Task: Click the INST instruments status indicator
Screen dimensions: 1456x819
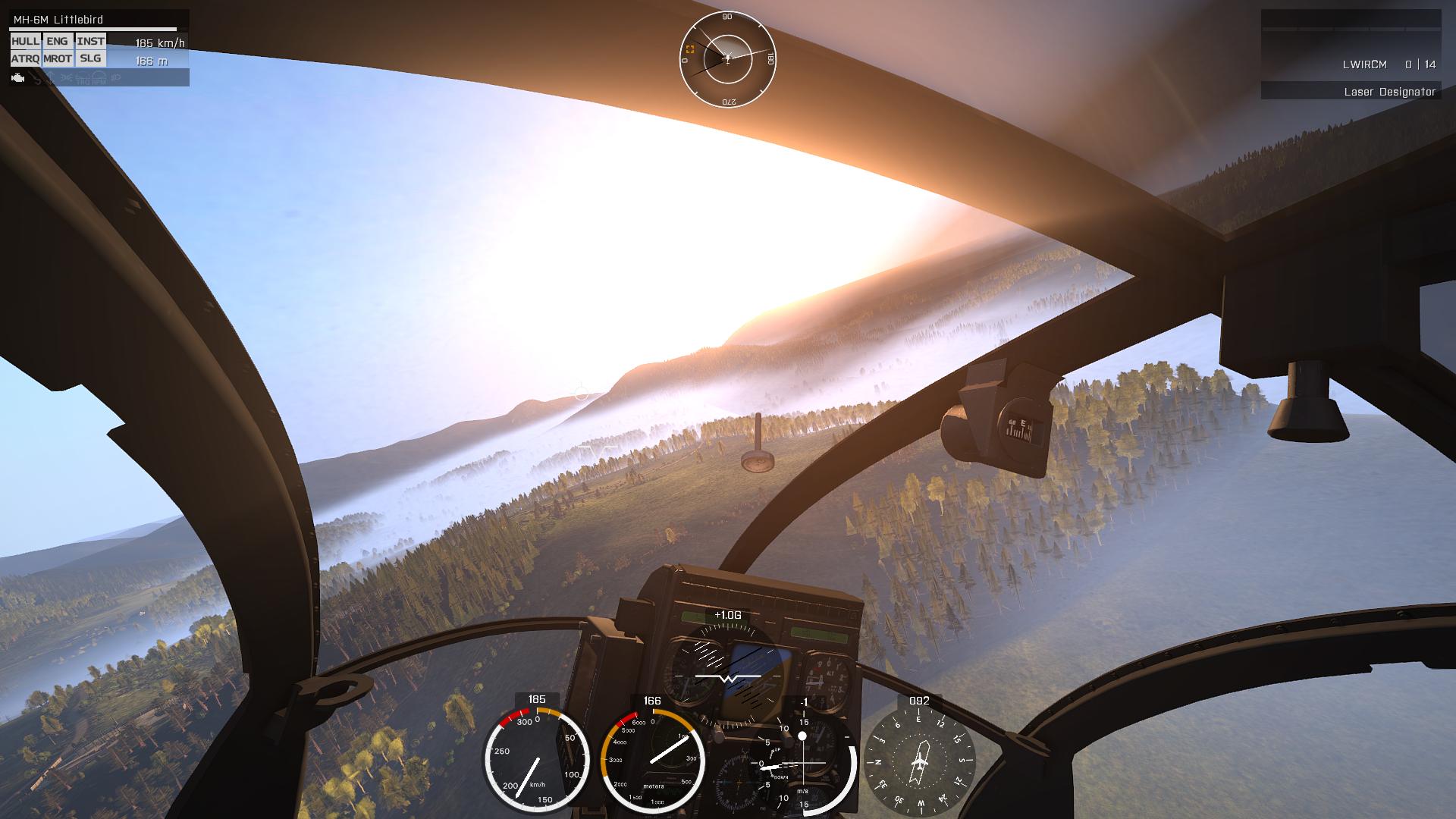Action: coord(90,42)
